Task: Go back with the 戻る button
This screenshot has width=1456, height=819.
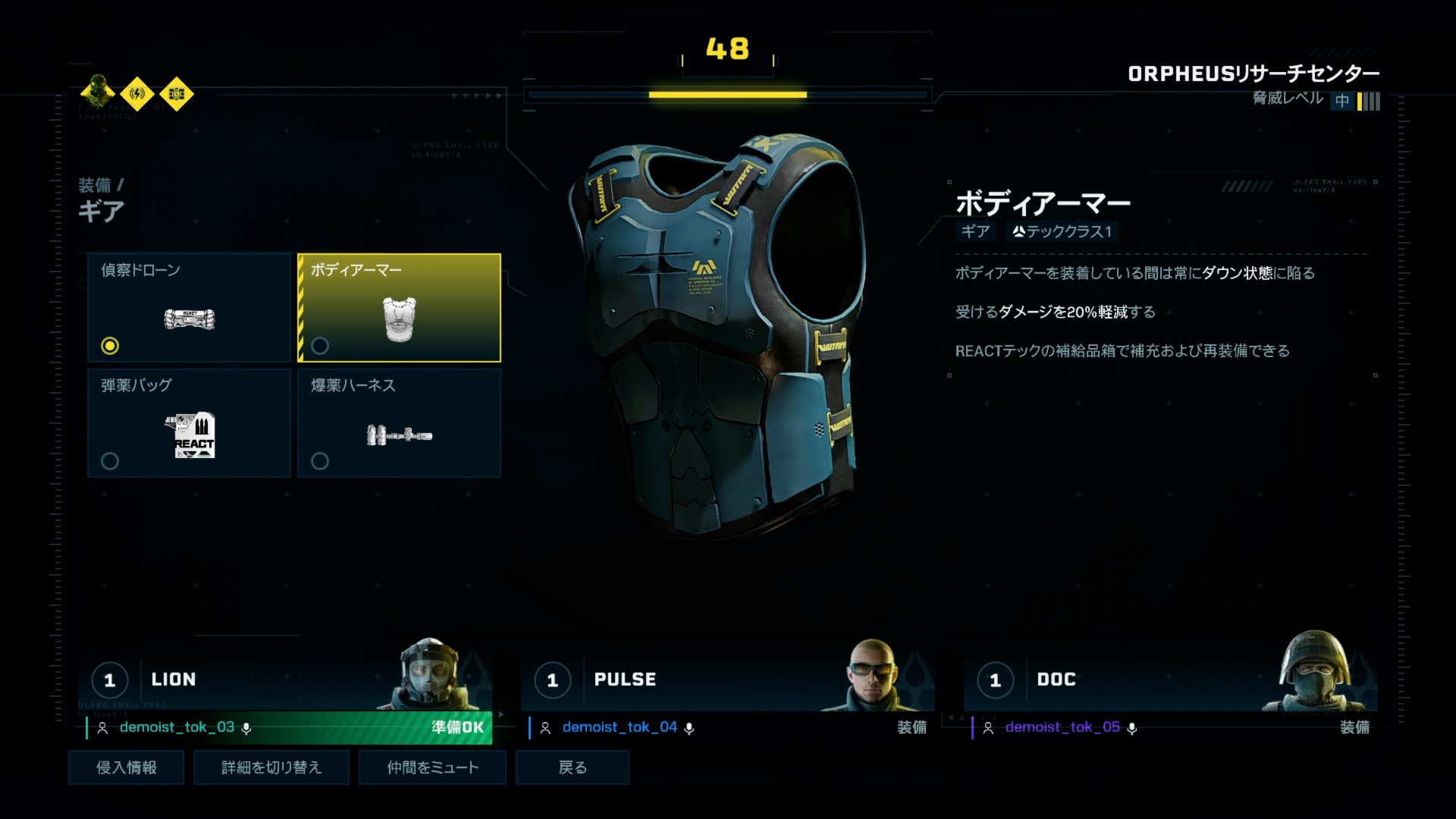Action: pos(573,767)
